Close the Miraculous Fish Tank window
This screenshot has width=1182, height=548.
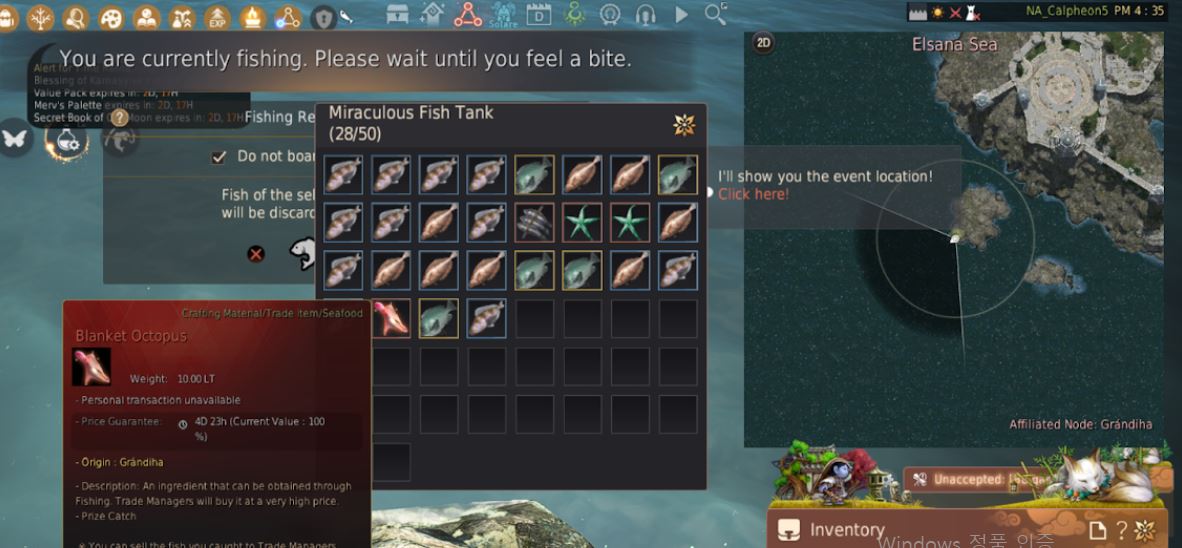[x=684, y=124]
